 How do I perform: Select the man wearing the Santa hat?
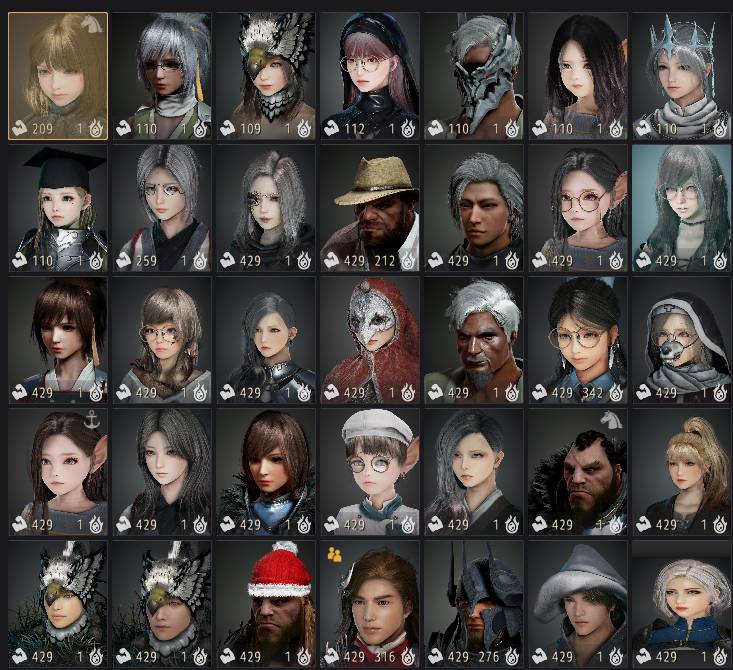(266, 604)
